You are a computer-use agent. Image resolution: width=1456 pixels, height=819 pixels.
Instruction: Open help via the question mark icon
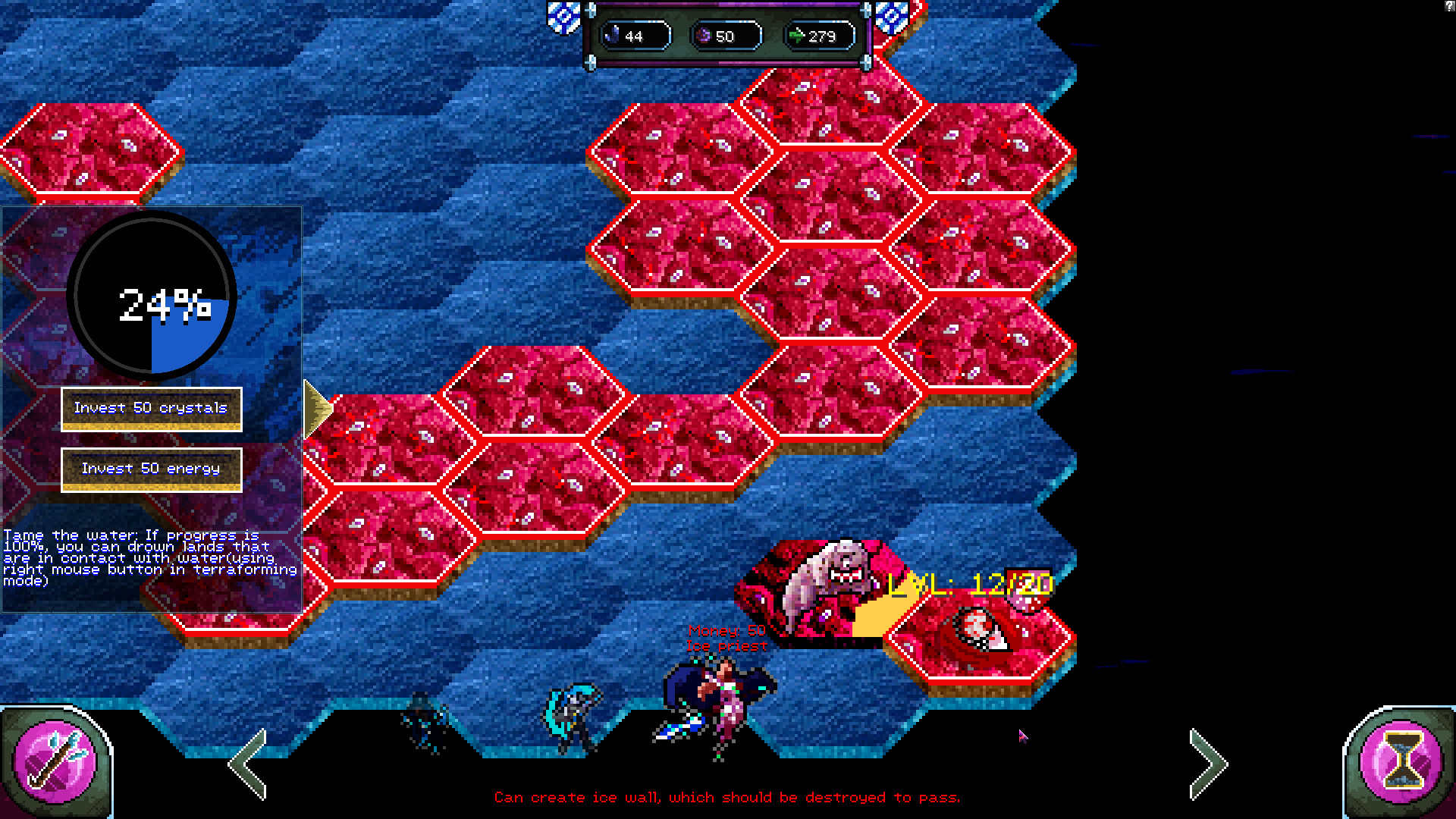(x=1449, y=5)
